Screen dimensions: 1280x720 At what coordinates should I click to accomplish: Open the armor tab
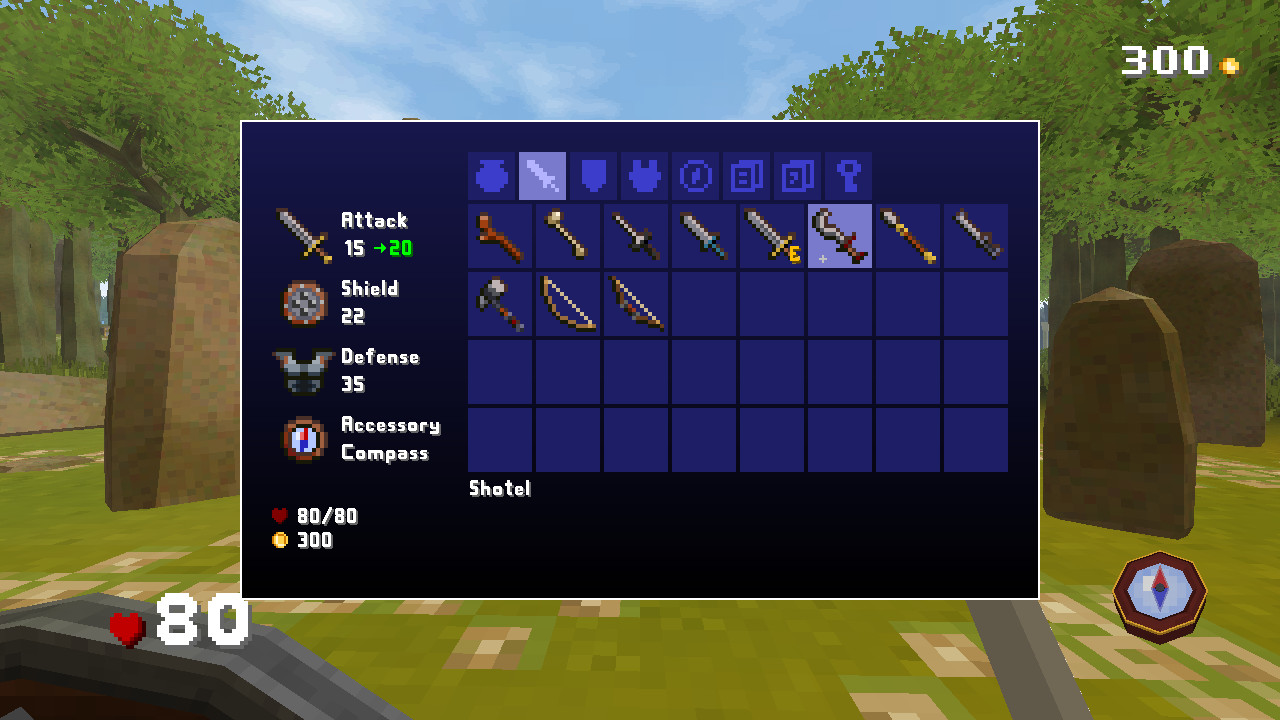pos(643,175)
